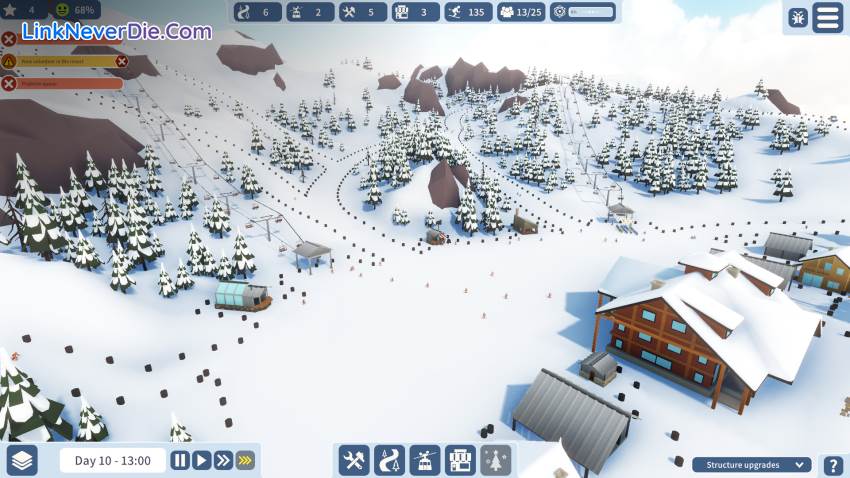Set game speed to double fast-forward
Screen dimensions: 850x478
pyautogui.click(x=223, y=460)
